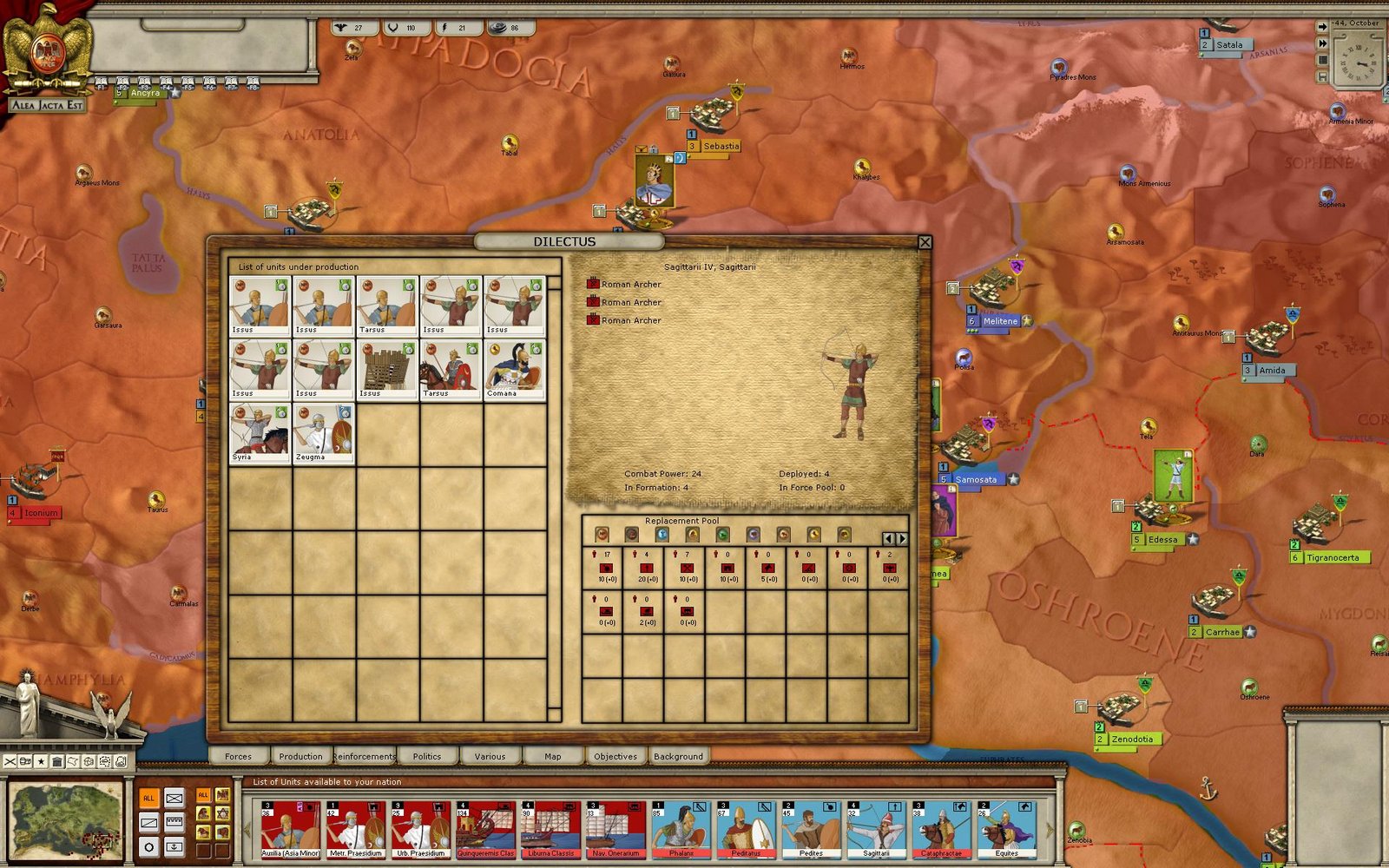Viewport: 1389px width, 868px height.
Task: Open the Politics tab
Action: (x=427, y=756)
